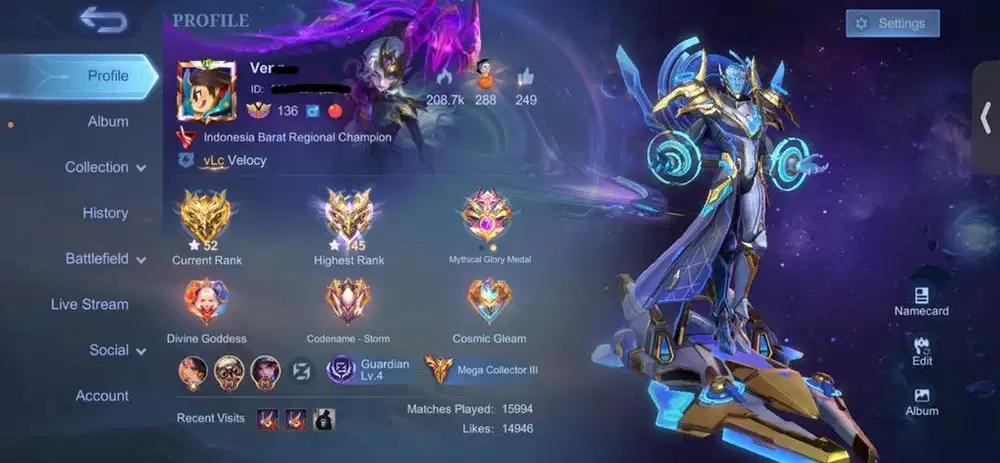The height and width of the screenshot is (463, 1000).
Task: Open the Divine Goddess achievement badge
Action: 206,303
